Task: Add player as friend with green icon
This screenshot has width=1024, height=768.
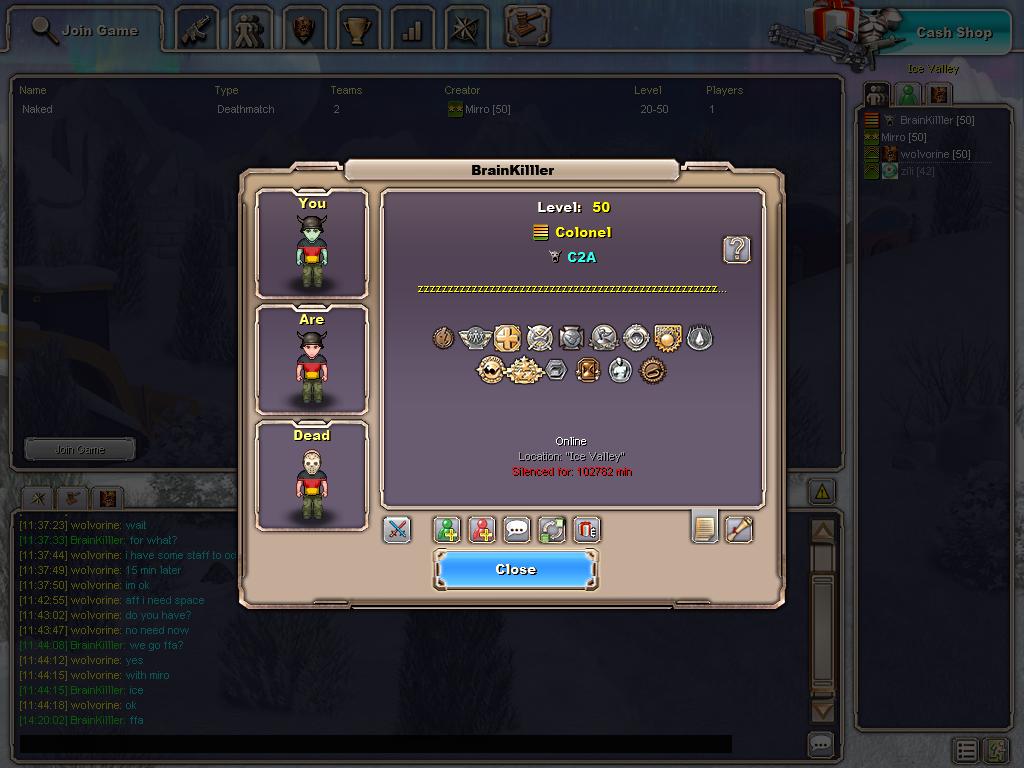Action: coord(448,529)
